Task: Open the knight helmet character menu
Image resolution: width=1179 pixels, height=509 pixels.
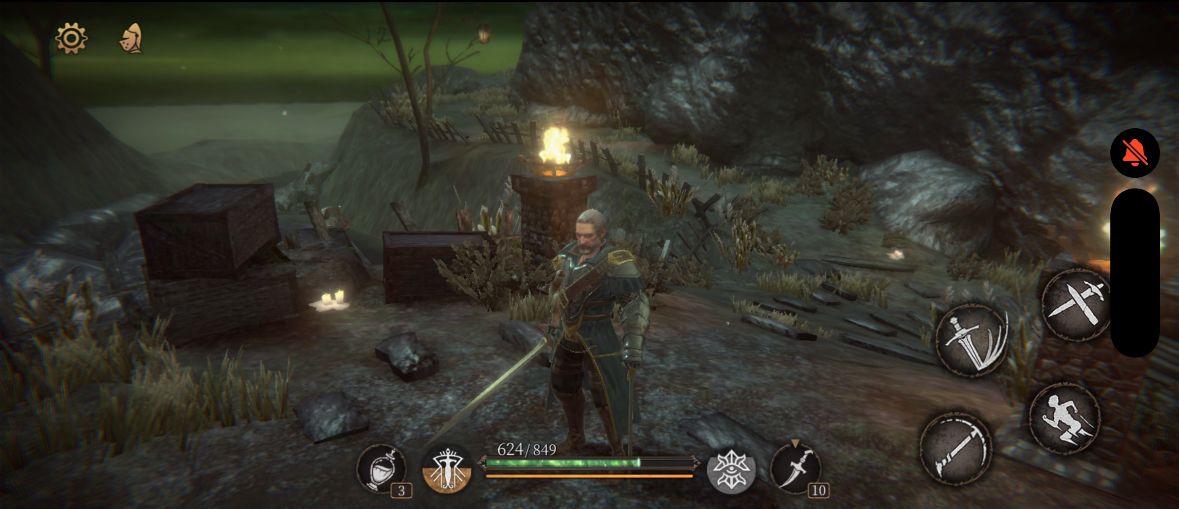Action: pyautogui.click(x=130, y=39)
